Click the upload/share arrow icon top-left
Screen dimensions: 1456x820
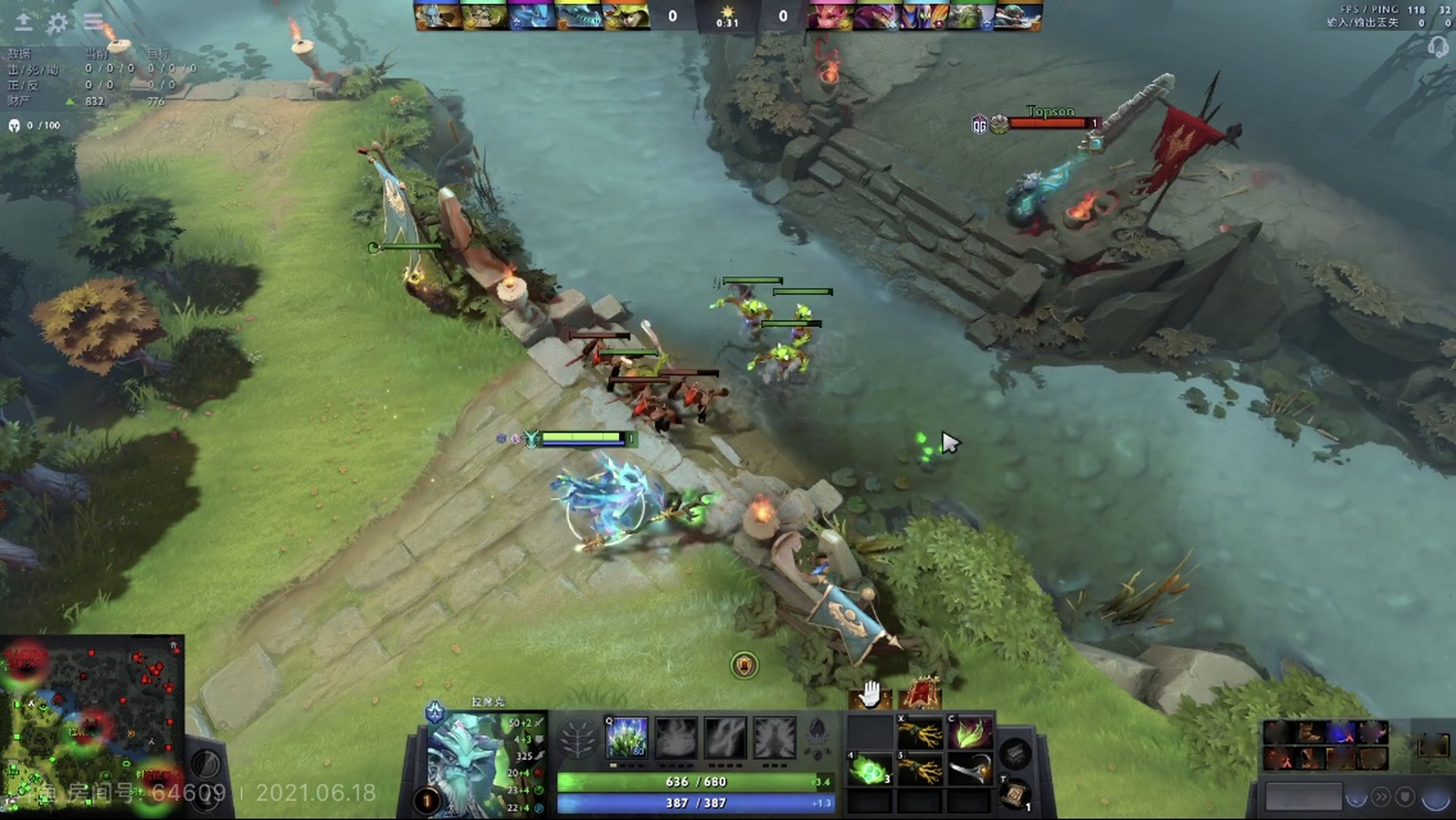click(x=24, y=22)
